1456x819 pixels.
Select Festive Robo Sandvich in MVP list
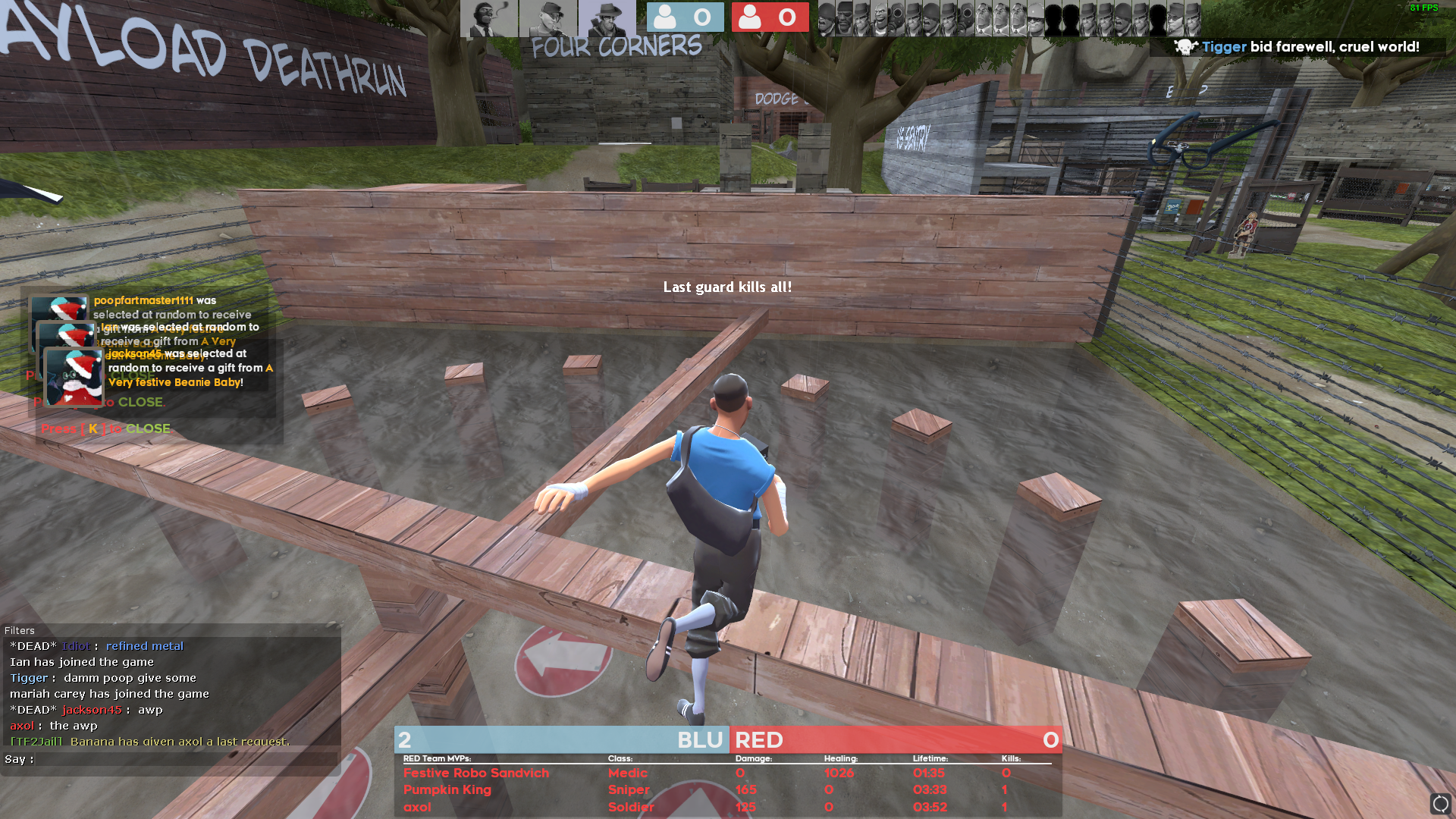pyautogui.click(x=475, y=773)
